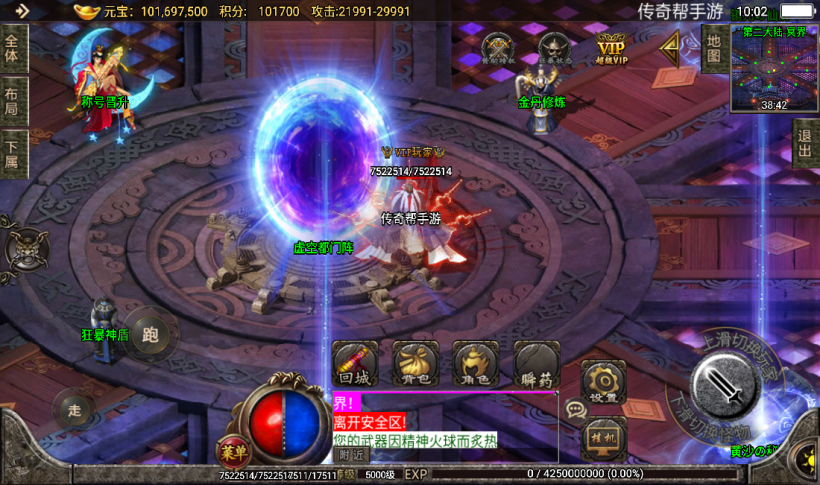Open the 地图 map button
The height and width of the screenshot is (485, 820).
(713, 48)
